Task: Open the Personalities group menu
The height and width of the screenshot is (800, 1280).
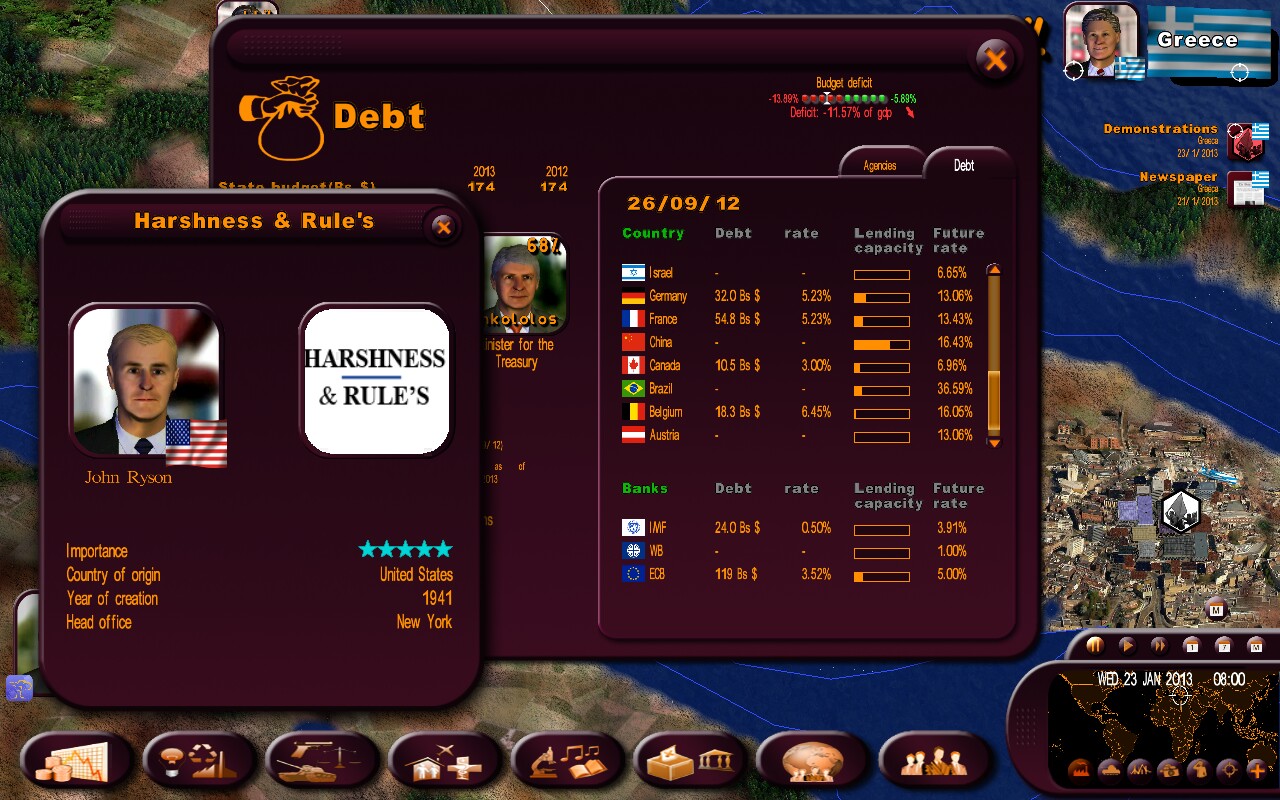Action: click(933, 762)
